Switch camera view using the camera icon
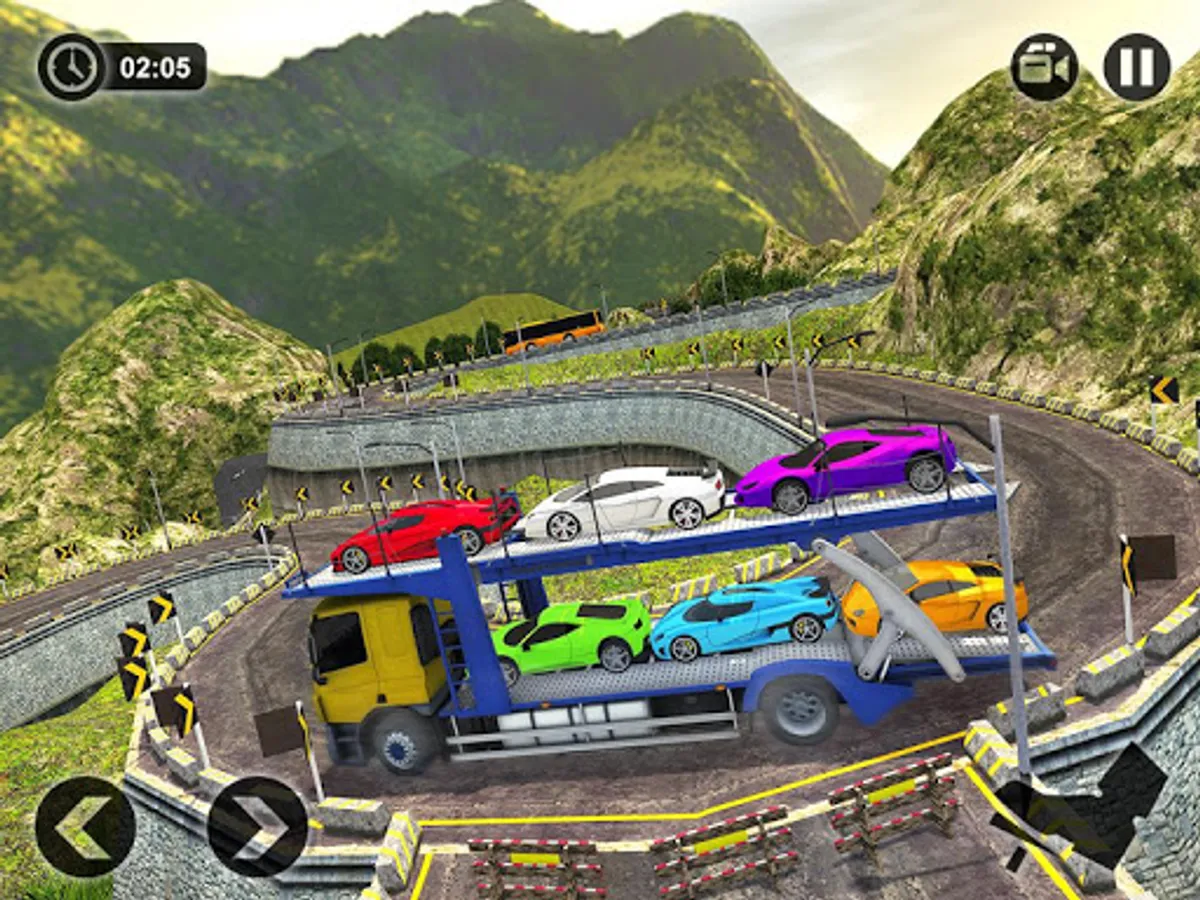This screenshot has width=1200, height=900. click(x=1043, y=67)
